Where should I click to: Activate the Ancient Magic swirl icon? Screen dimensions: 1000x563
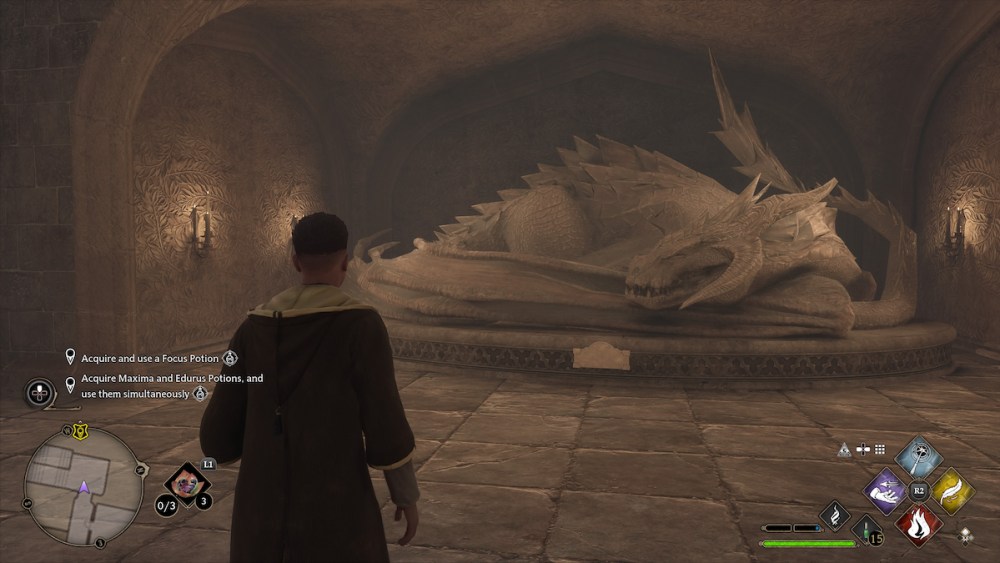tap(834, 515)
